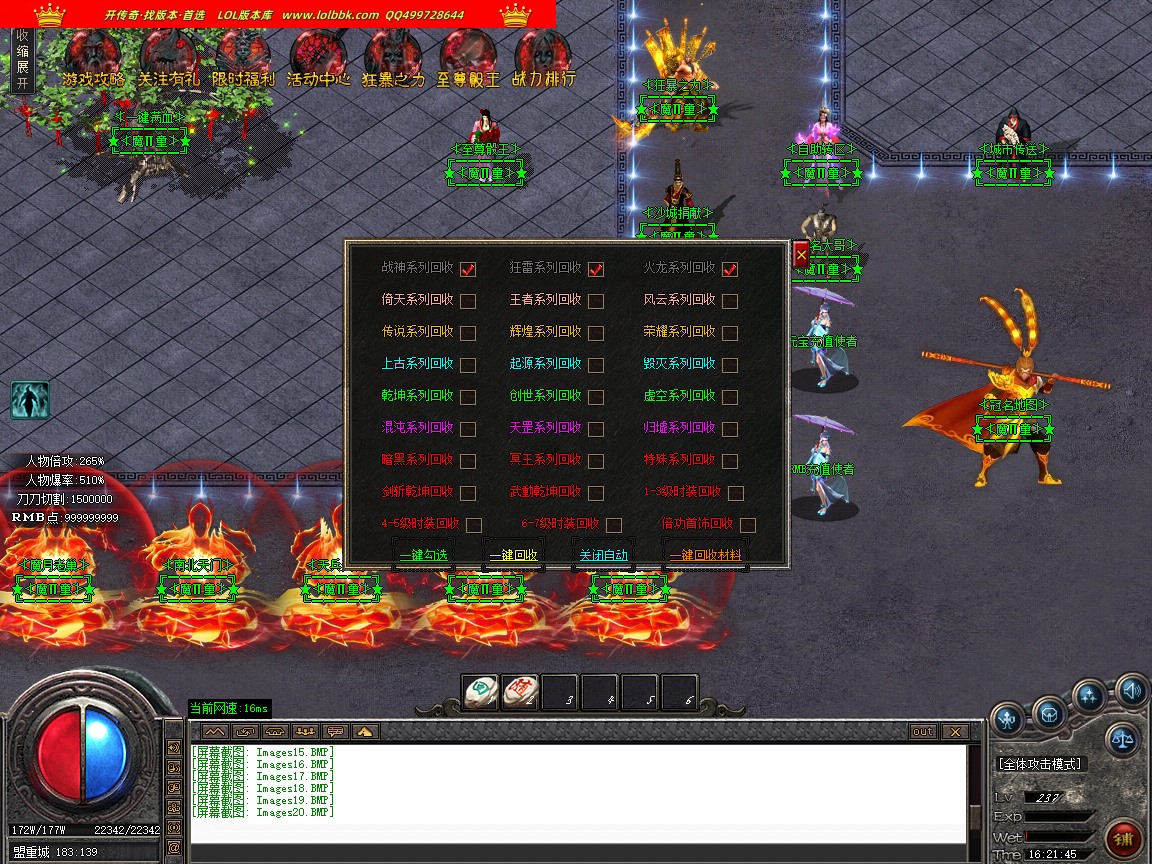Choose the 关闭自动 button
Screen dimensions: 1152x864
pos(604,555)
